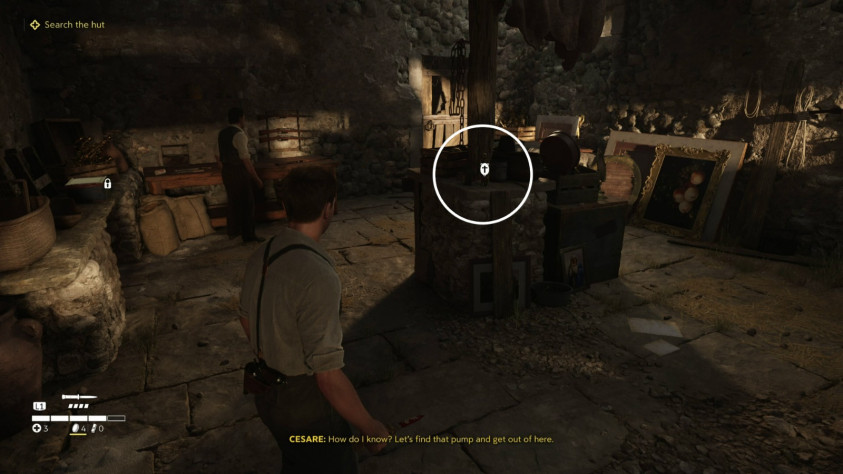Select the "Search the hut" objective tracker
Screen dimensions: 843x474
[67, 24]
